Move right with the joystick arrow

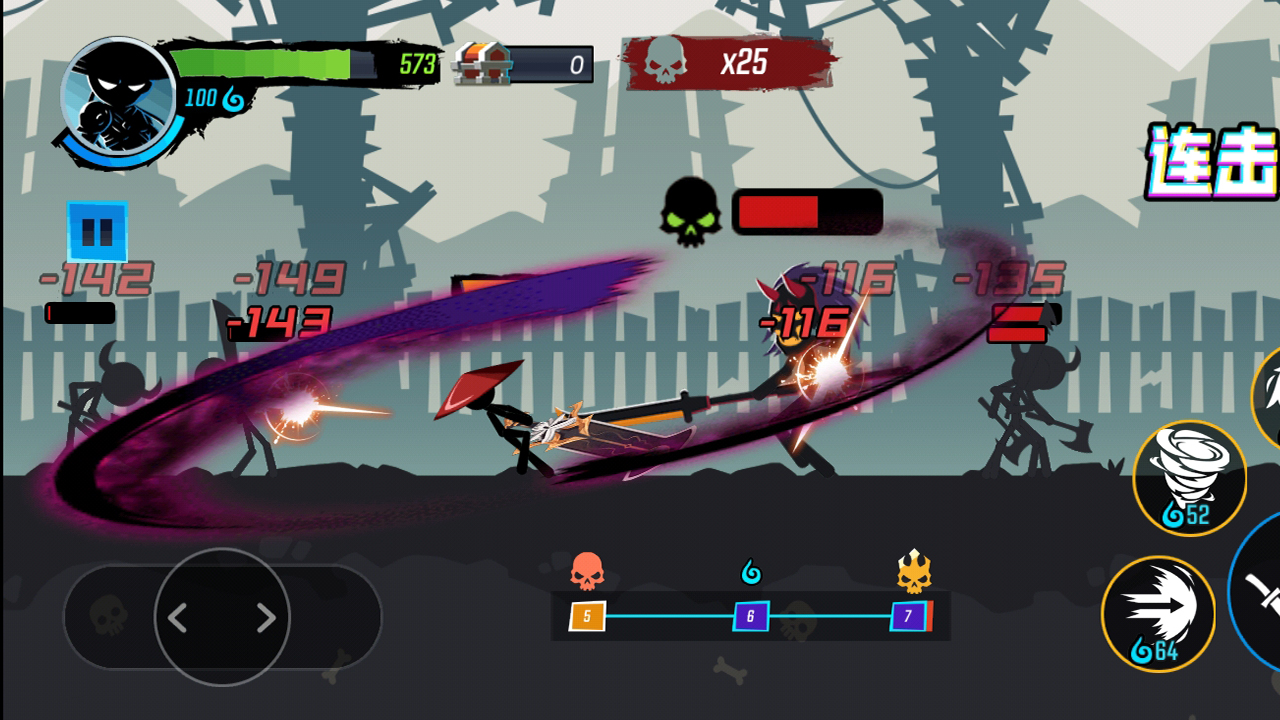265,618
